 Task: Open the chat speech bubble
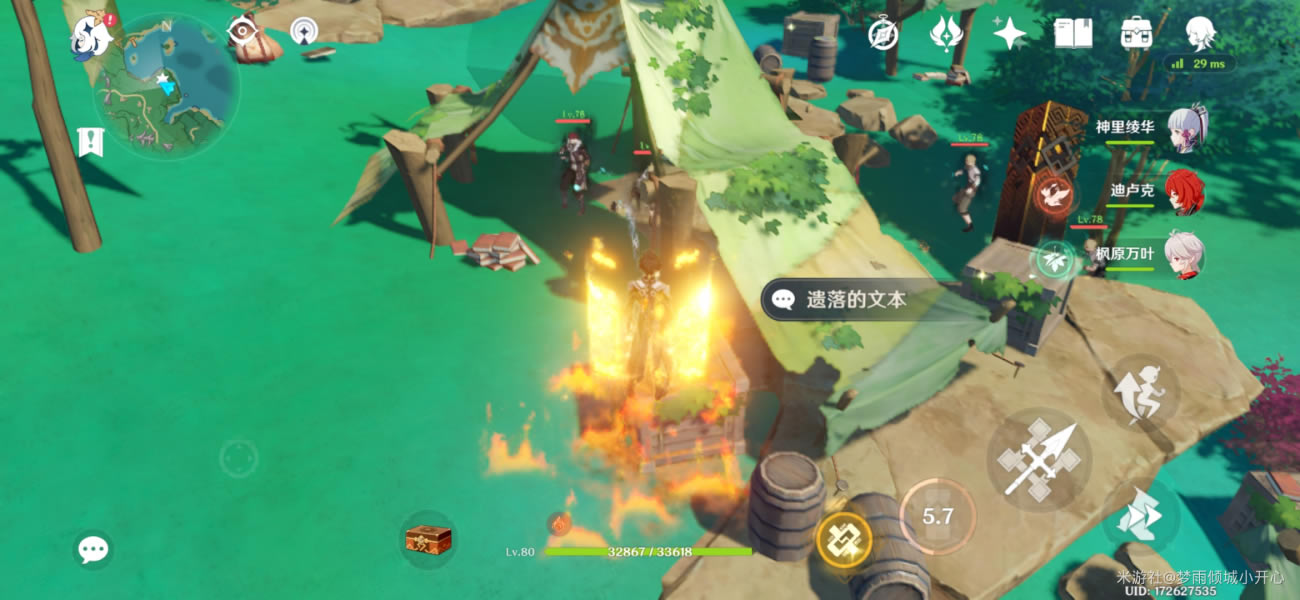(93, 549)
